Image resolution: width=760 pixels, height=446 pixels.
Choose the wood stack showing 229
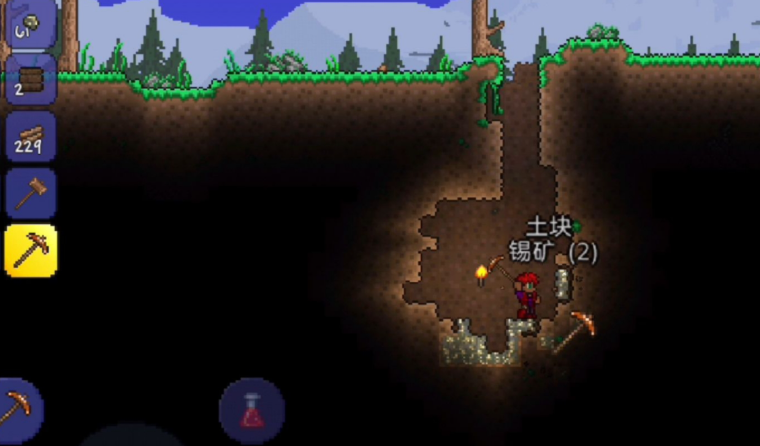point(31,136)
